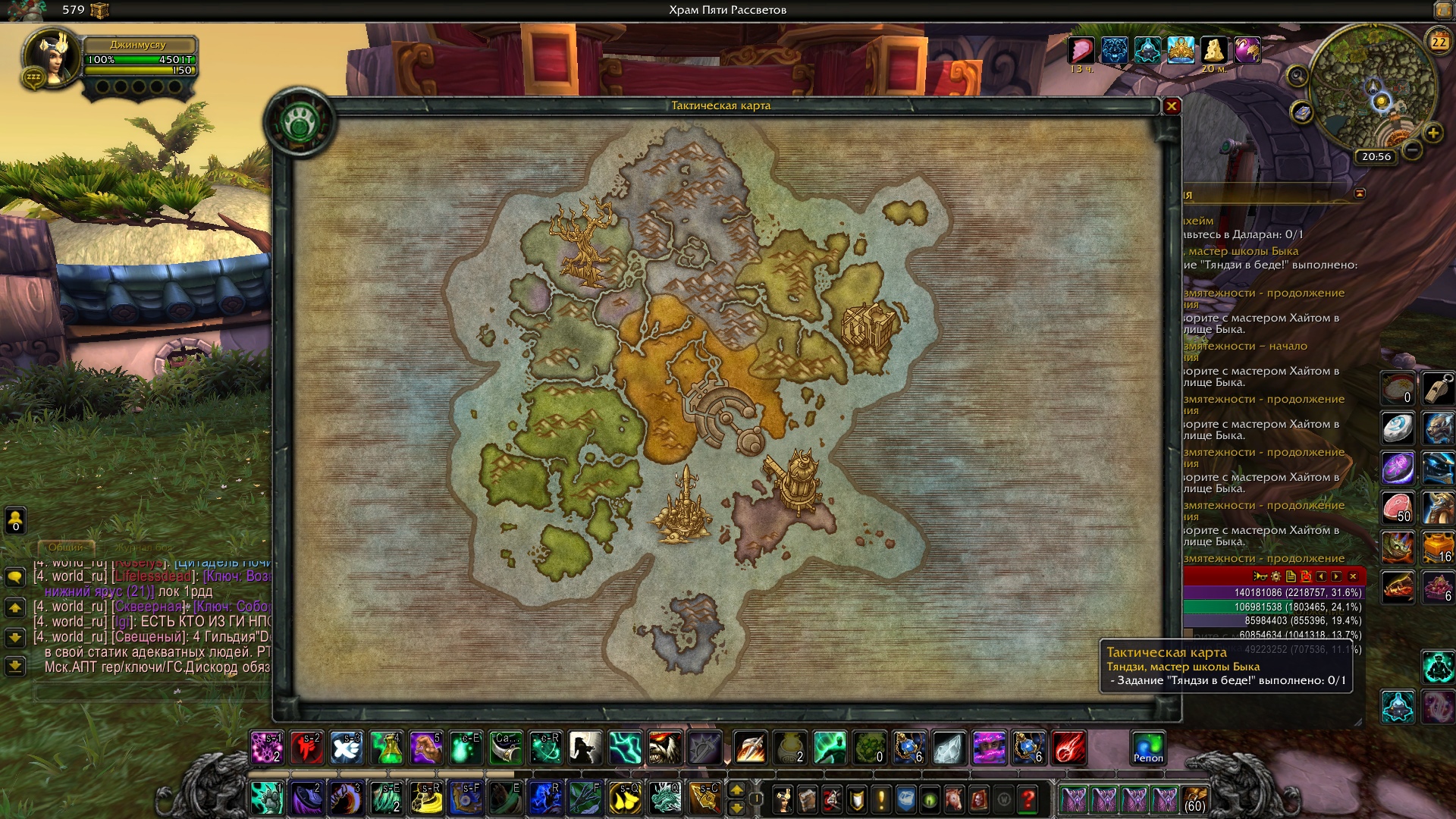Click the raw meat item with 50
This screenshot has width=1456, height=819.
pos(1398,507)
